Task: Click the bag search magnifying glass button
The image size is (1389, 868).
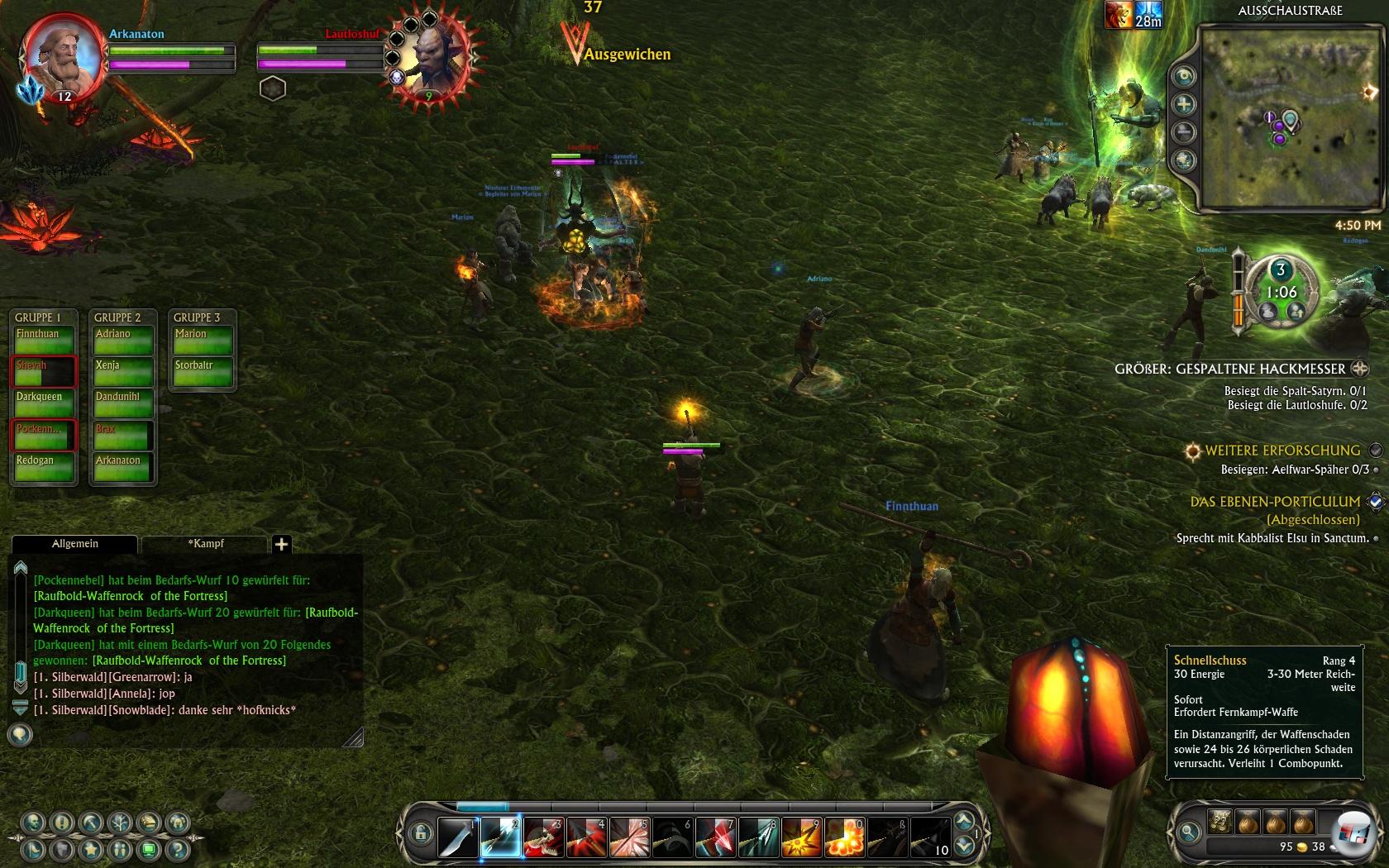Action: coord(1189,832)
